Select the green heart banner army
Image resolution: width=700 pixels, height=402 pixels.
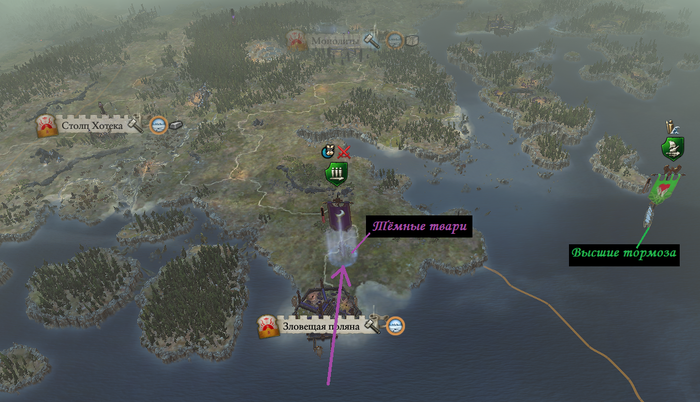pyautogui.click(x=659, y=187)
